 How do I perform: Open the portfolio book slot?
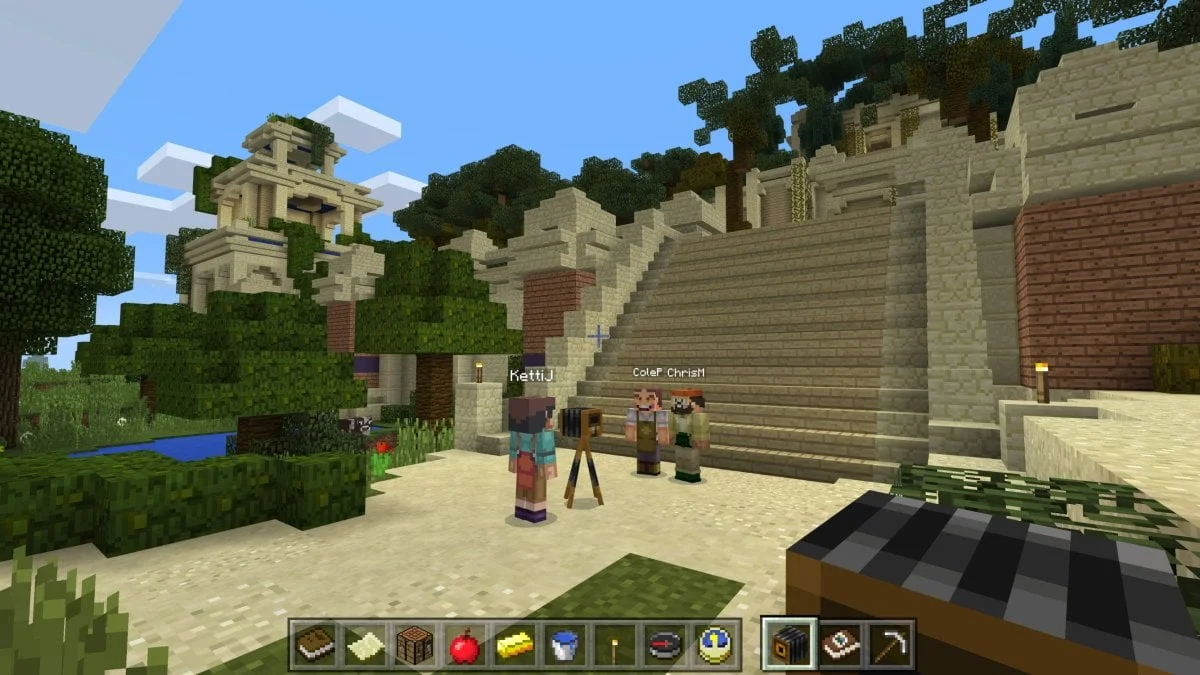(838, 644)
